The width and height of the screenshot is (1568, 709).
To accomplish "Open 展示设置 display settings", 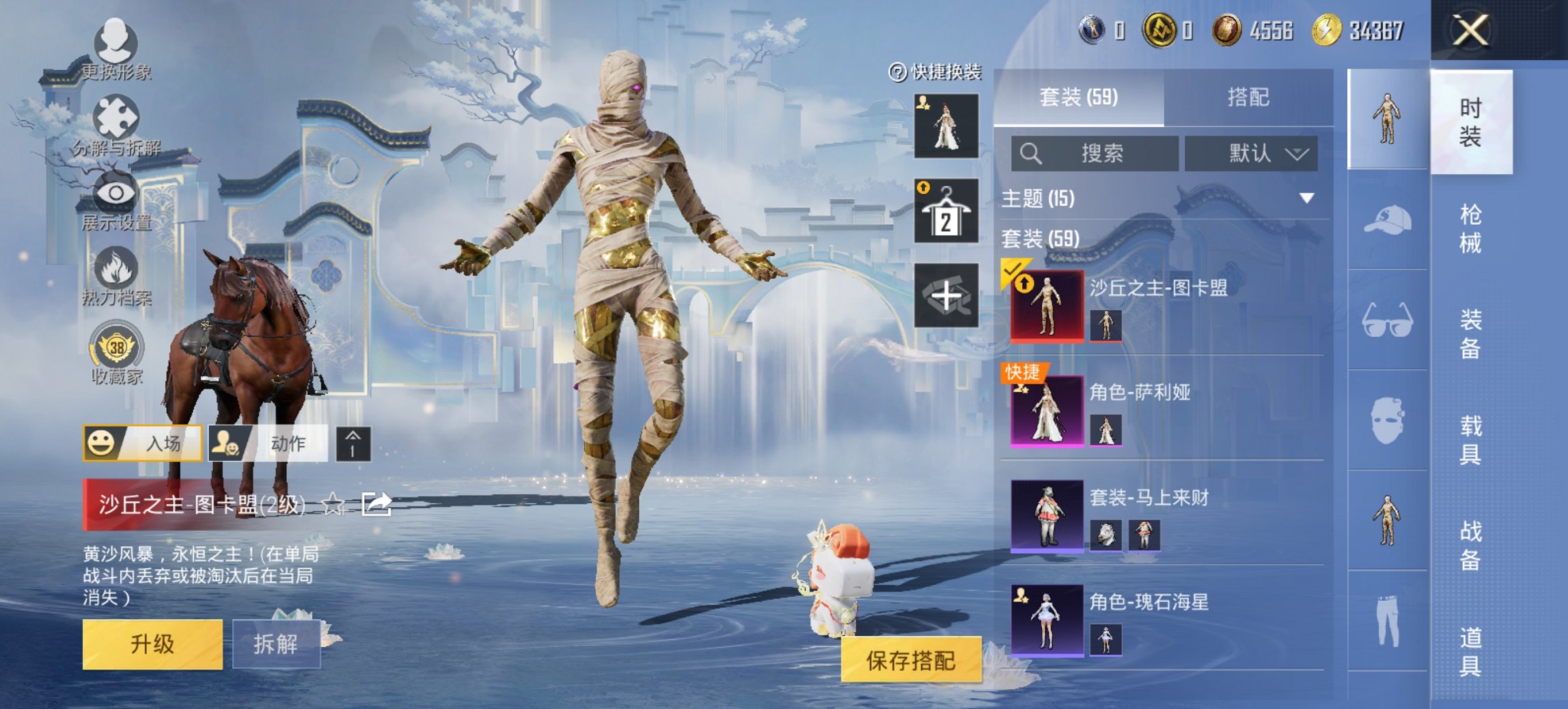I will [x=115, y=200].
